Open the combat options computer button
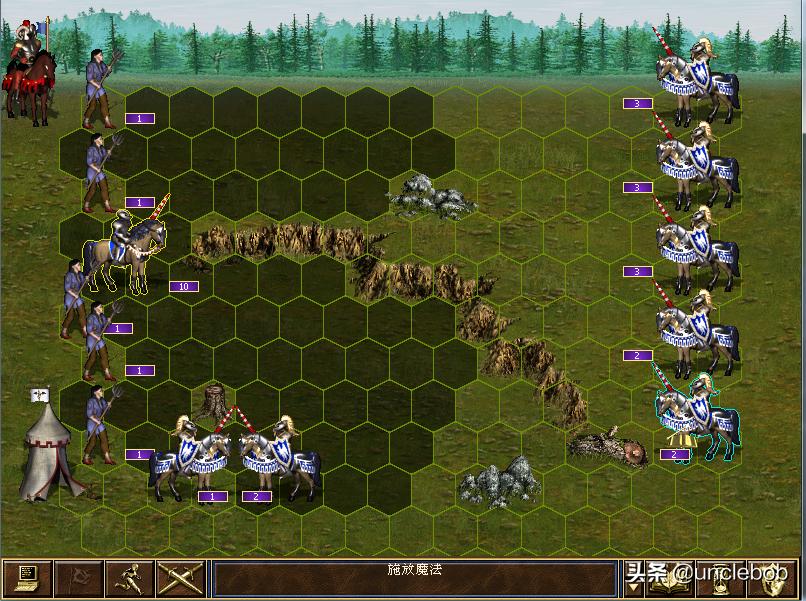Viewport: 806px width, 601px height. pos(26,579)
